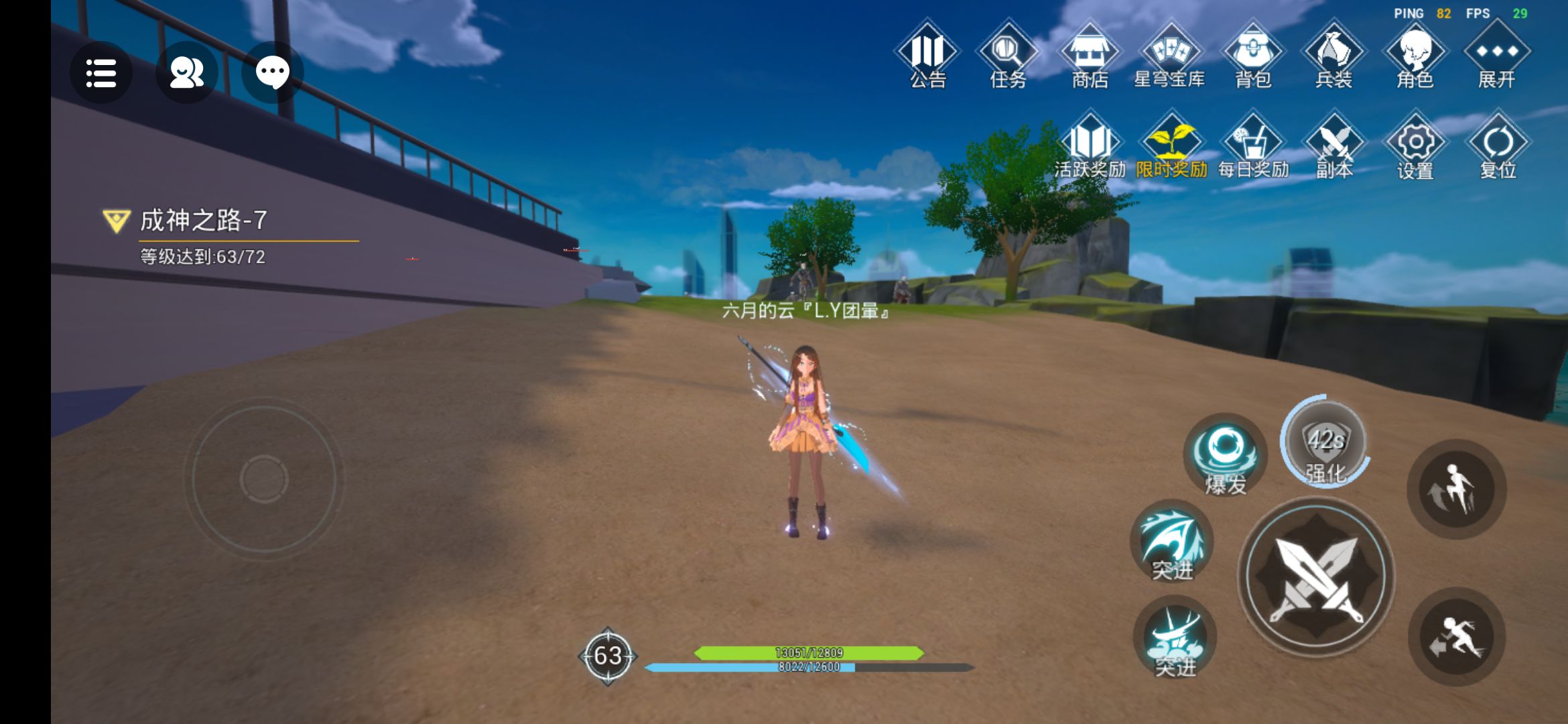Open the 每日奖励 daily rewards
Image resolution: width=1568 pixels, height=724 pixels.
[x=1253, y=147]
